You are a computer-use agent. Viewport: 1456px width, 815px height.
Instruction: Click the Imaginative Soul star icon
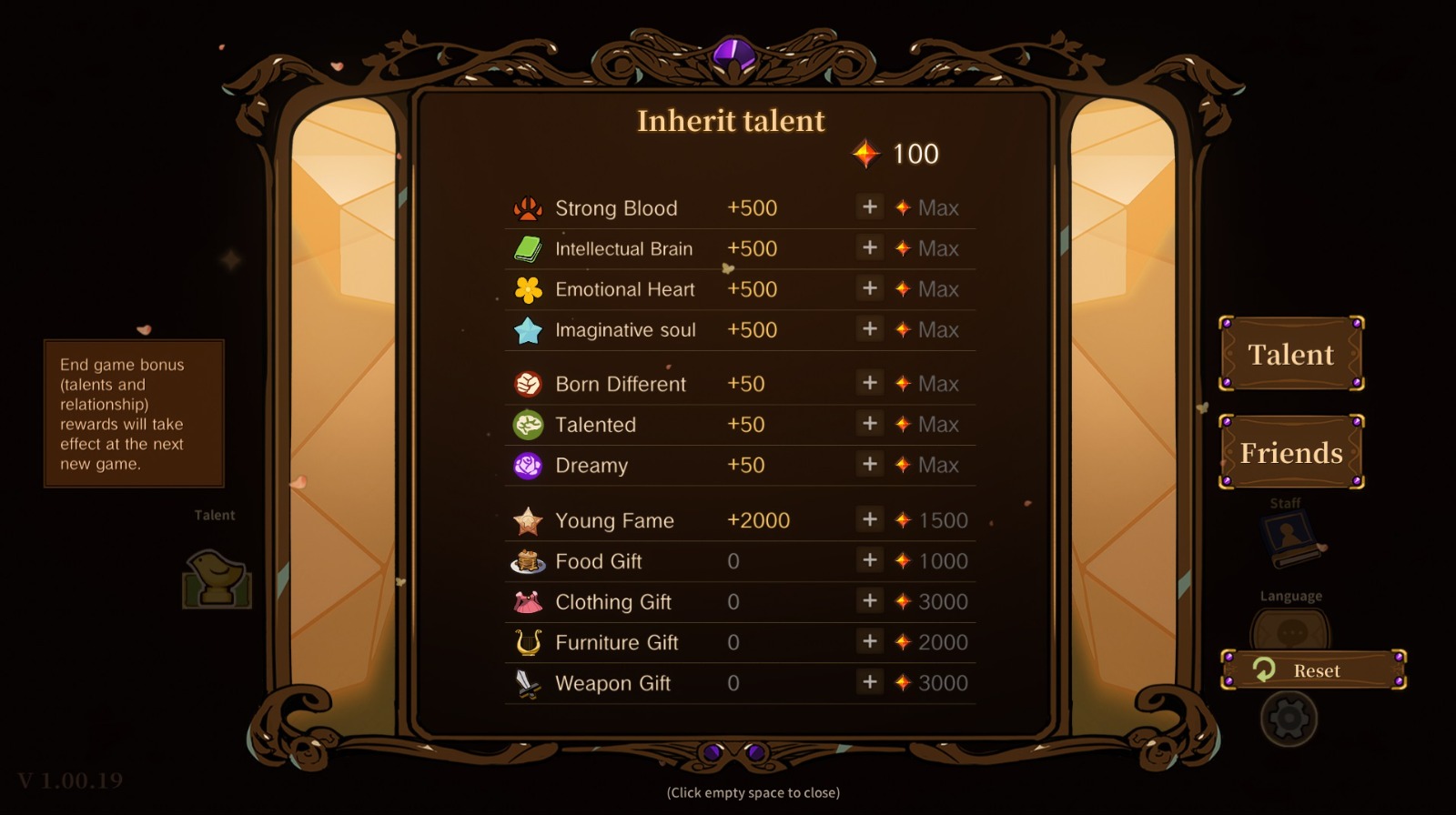[x=526, y=329]
